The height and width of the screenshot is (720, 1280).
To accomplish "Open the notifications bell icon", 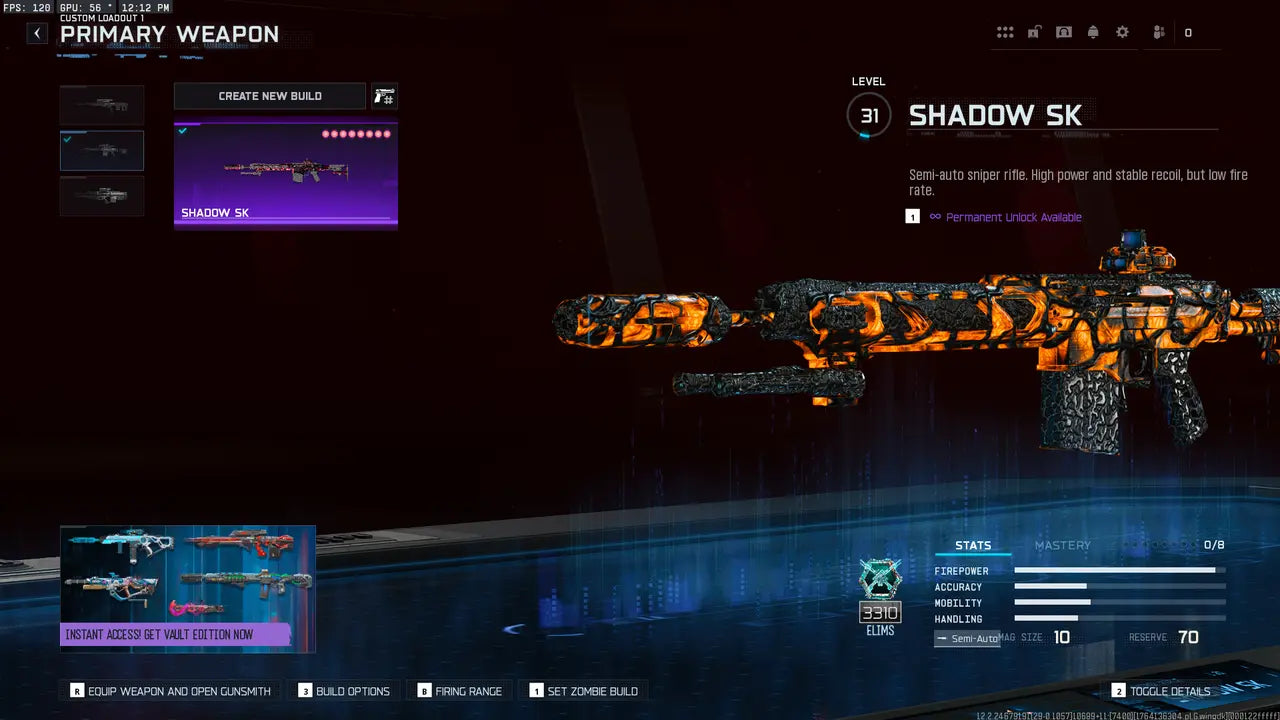I will 1093,32.
